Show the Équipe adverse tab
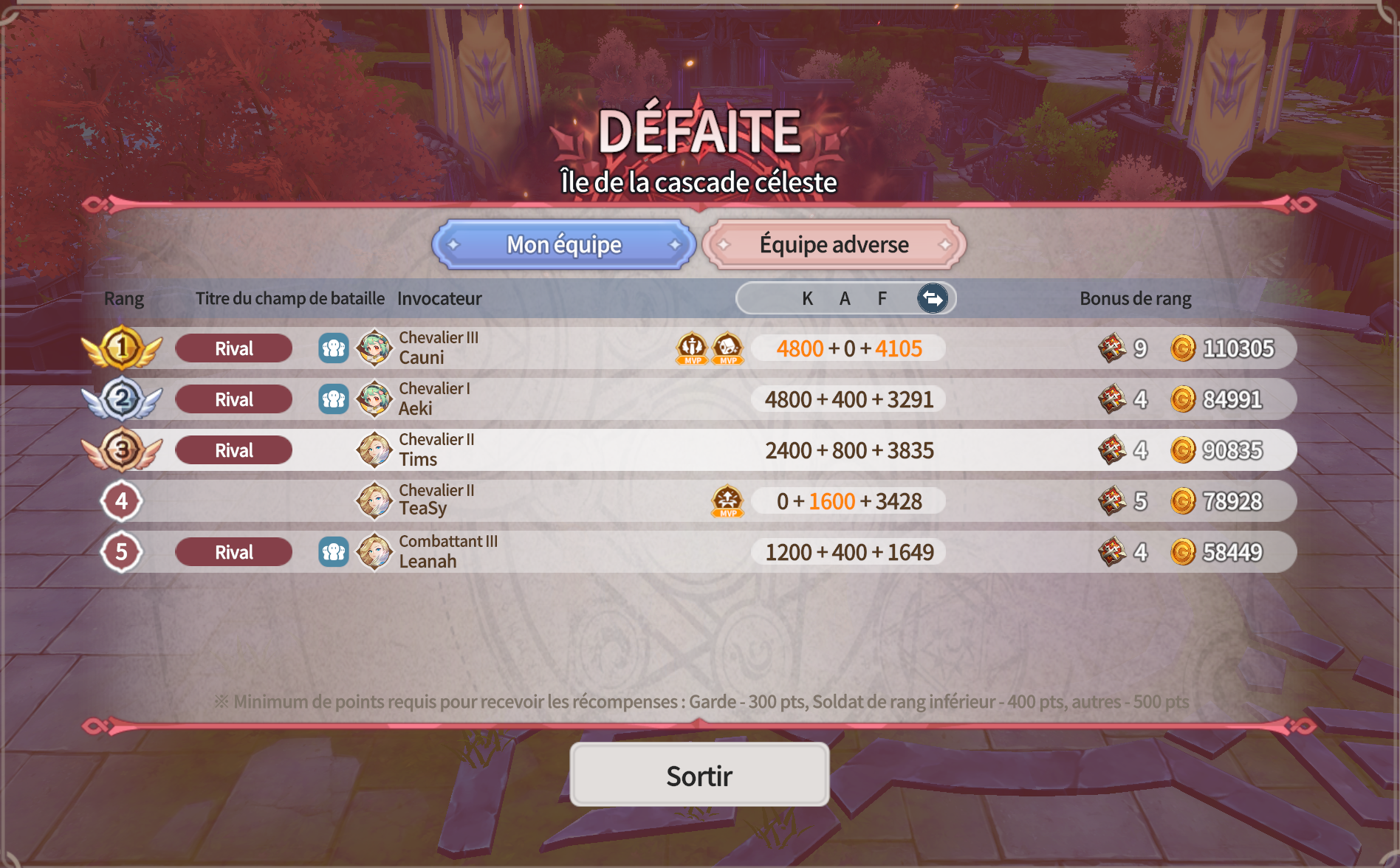 834,244
